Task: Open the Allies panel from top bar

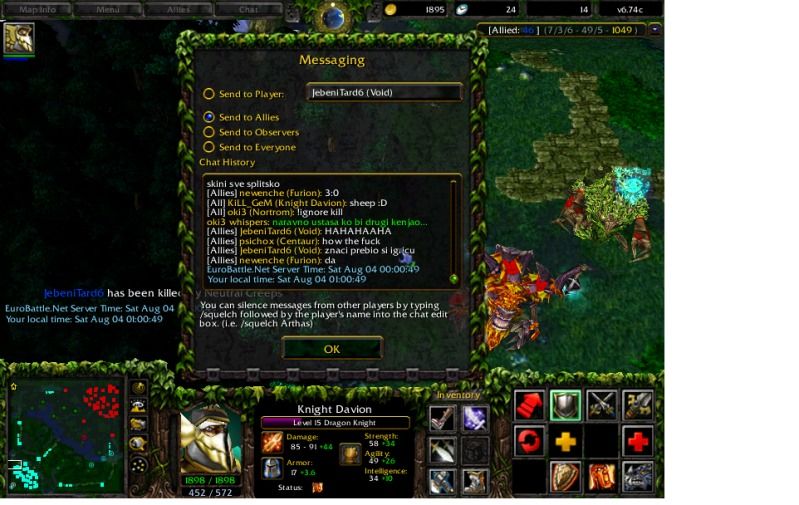Action: (x=178, y=10)
